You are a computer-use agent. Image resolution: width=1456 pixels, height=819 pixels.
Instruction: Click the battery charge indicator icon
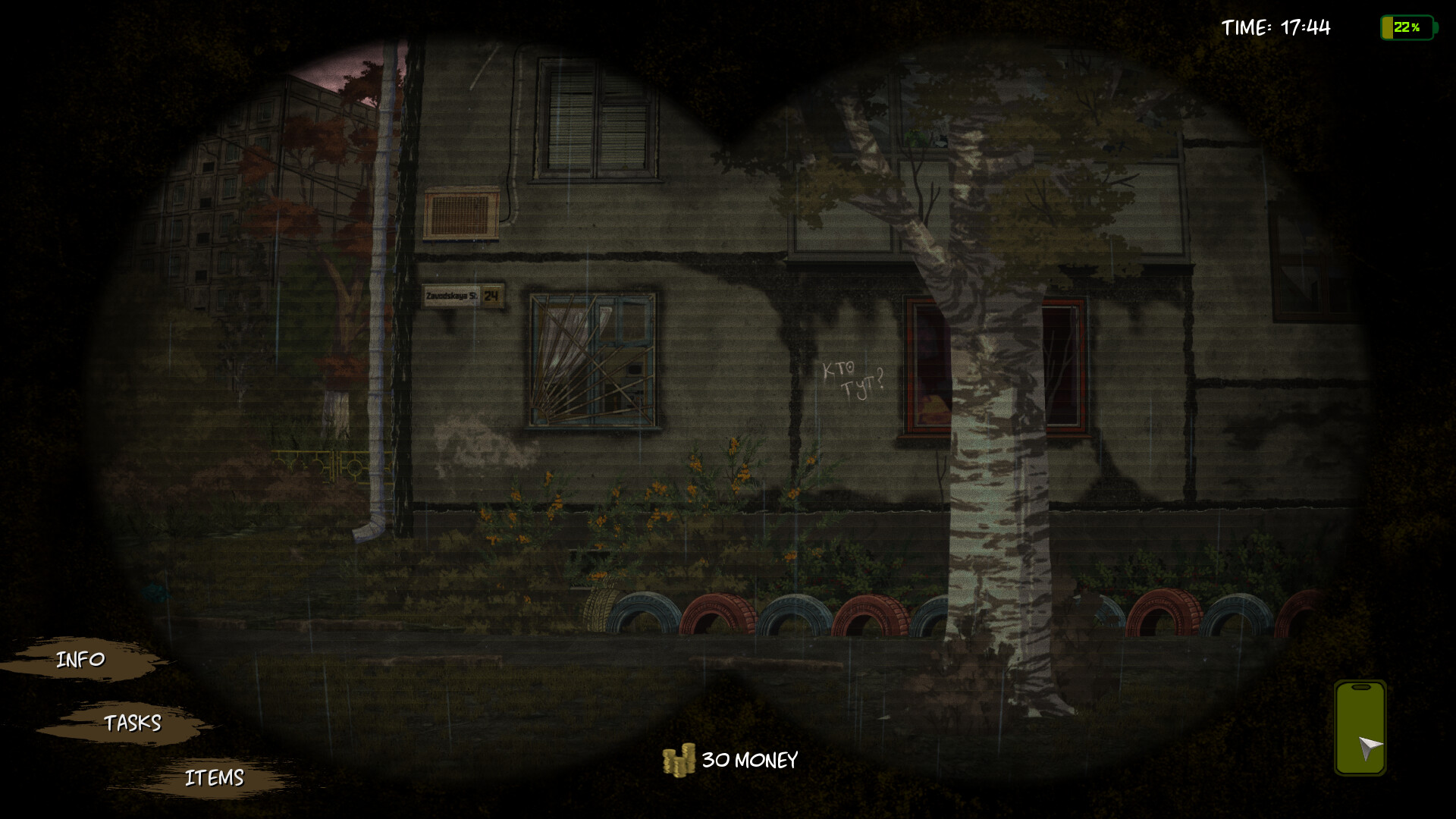coord(1407,28)
